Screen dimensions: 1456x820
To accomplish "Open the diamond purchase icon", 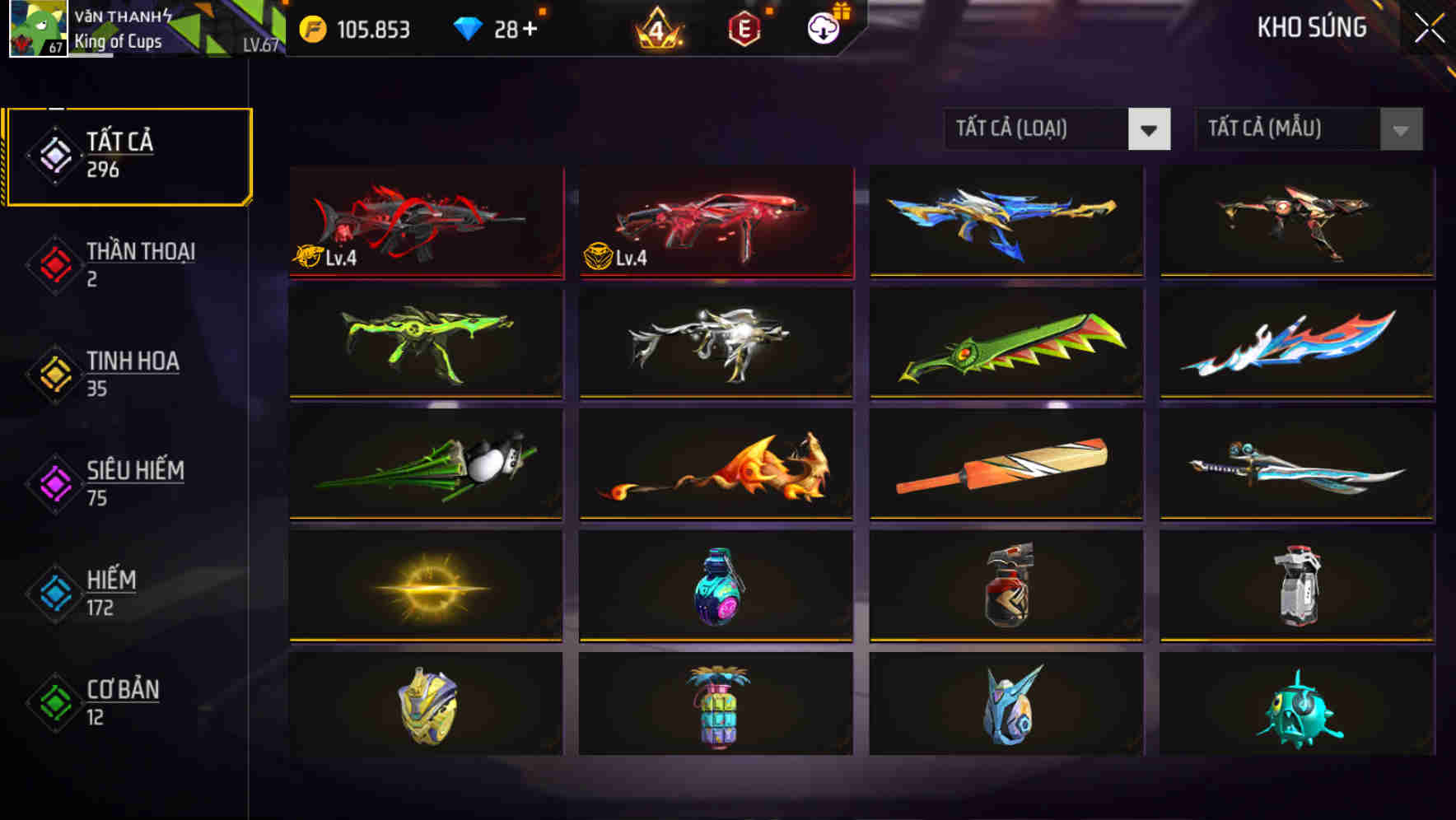I will (x=469, y=26).
